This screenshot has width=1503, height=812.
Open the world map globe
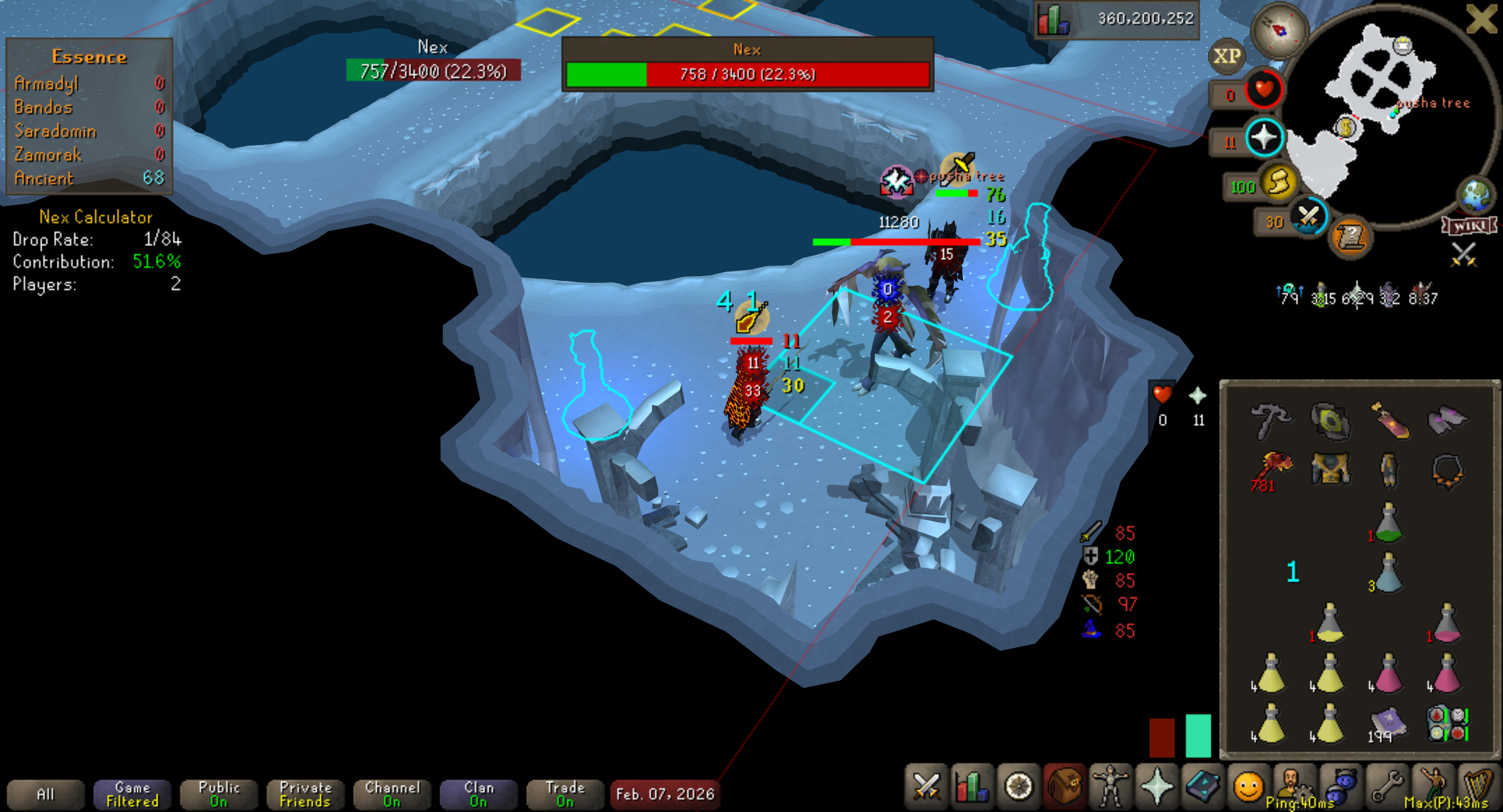point(1476,195)
